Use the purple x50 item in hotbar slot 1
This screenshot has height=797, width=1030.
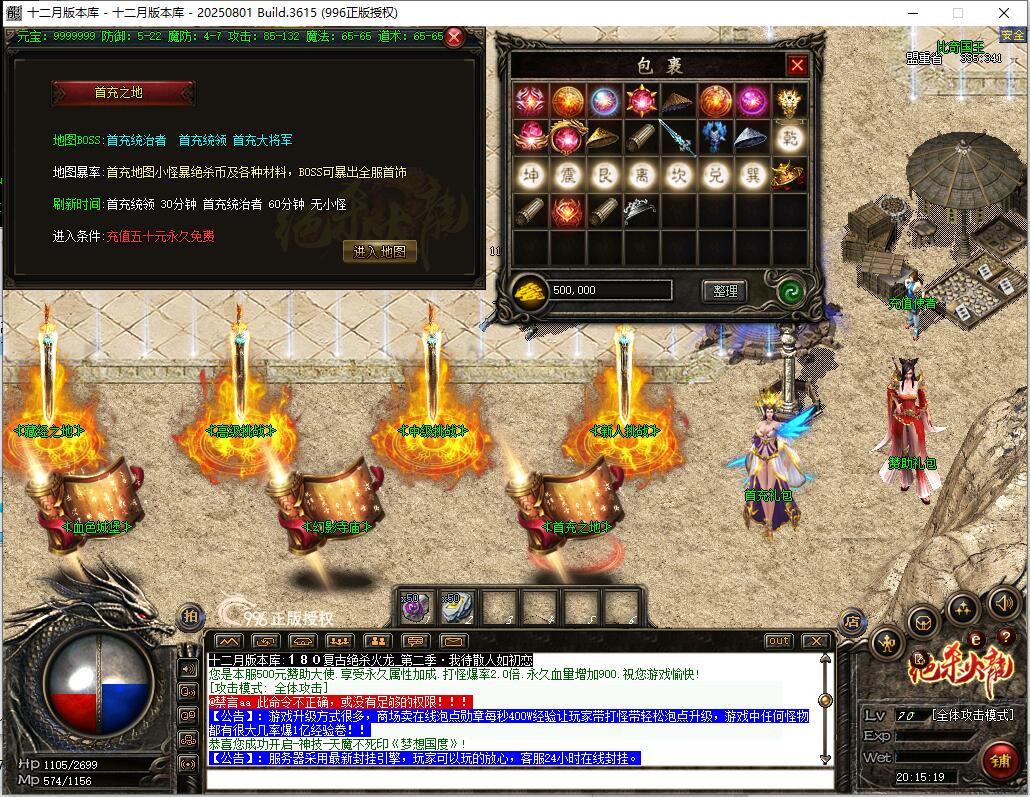pyautogui.click(x=414, y=607)
